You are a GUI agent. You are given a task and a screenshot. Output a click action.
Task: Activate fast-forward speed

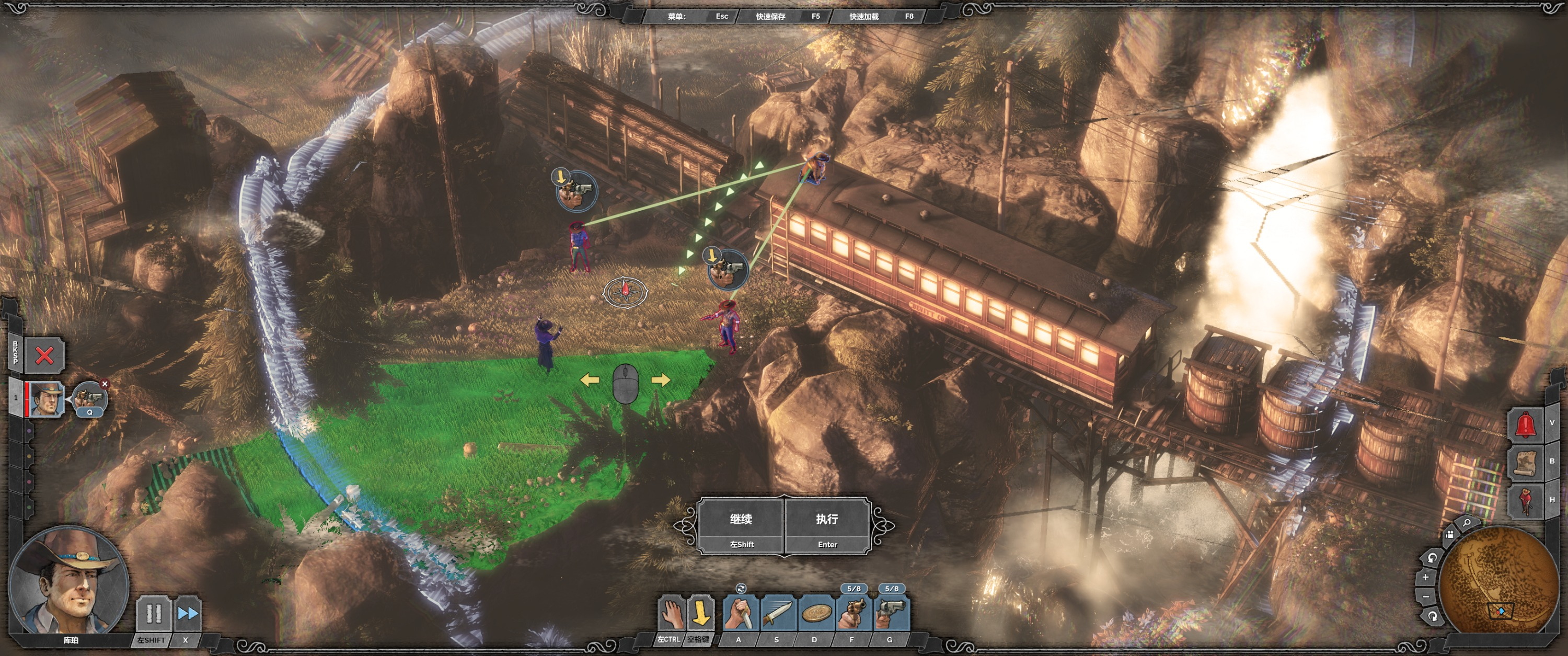click(188, 614)
